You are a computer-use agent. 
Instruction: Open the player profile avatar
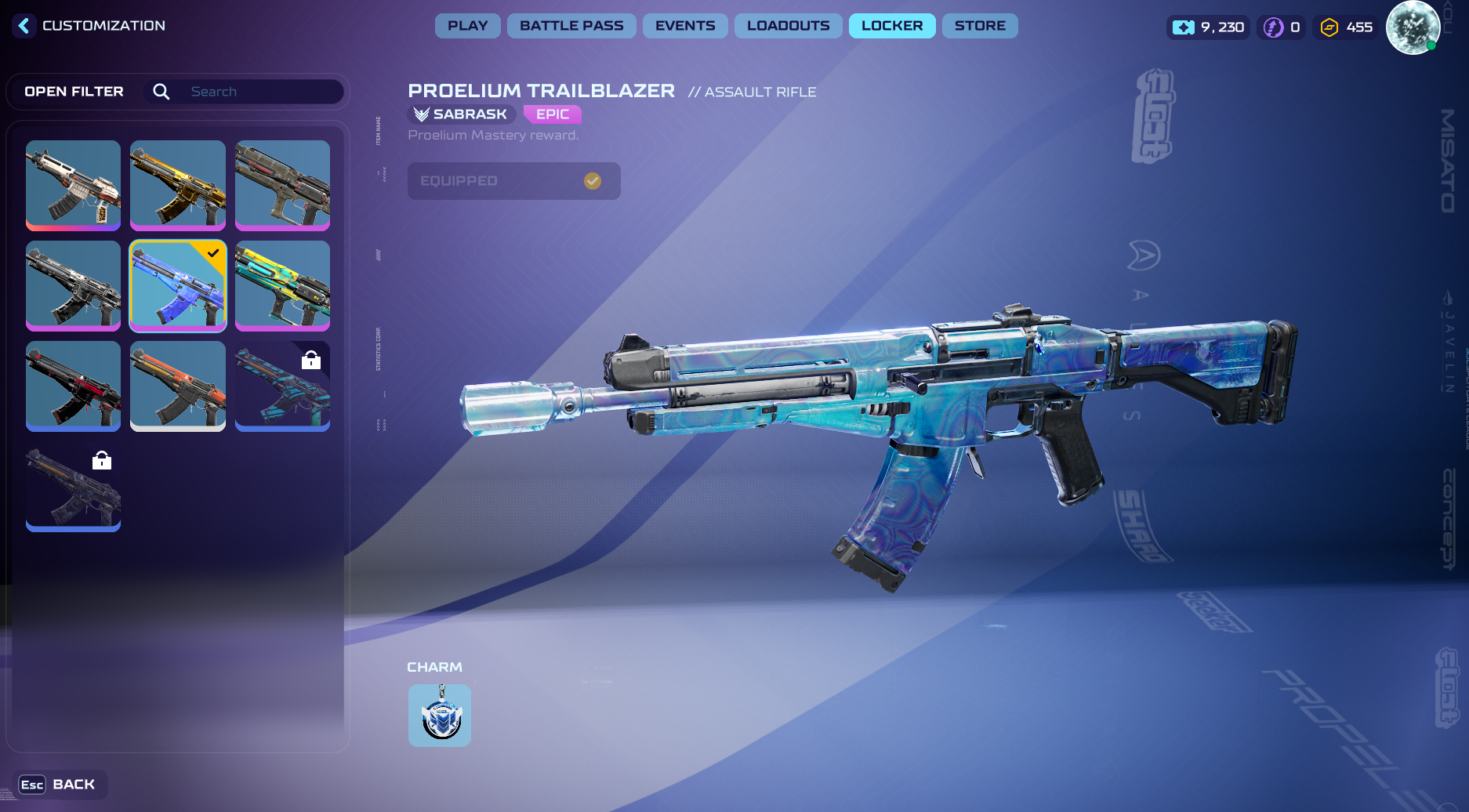[1413, 27]
